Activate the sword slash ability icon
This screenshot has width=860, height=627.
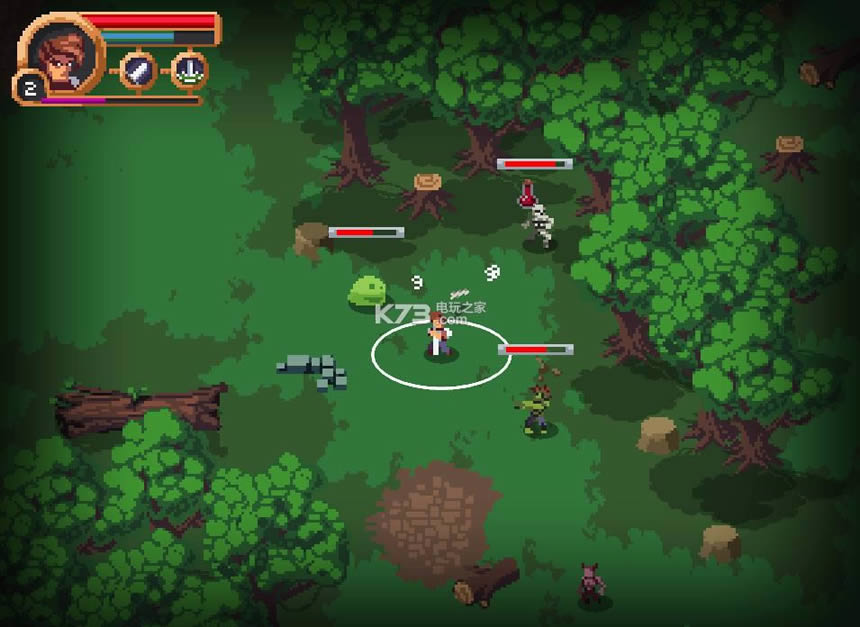click(x=139, y=70)
